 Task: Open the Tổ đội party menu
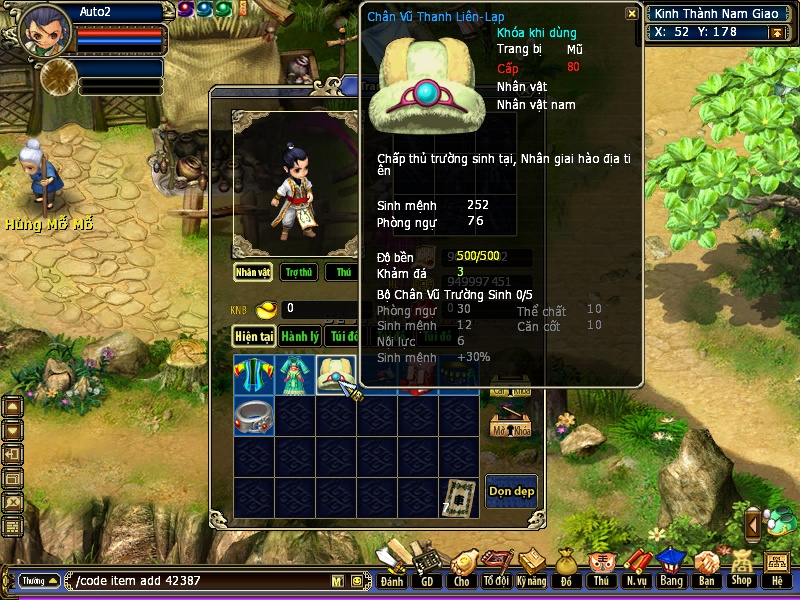tap(496, 566)
